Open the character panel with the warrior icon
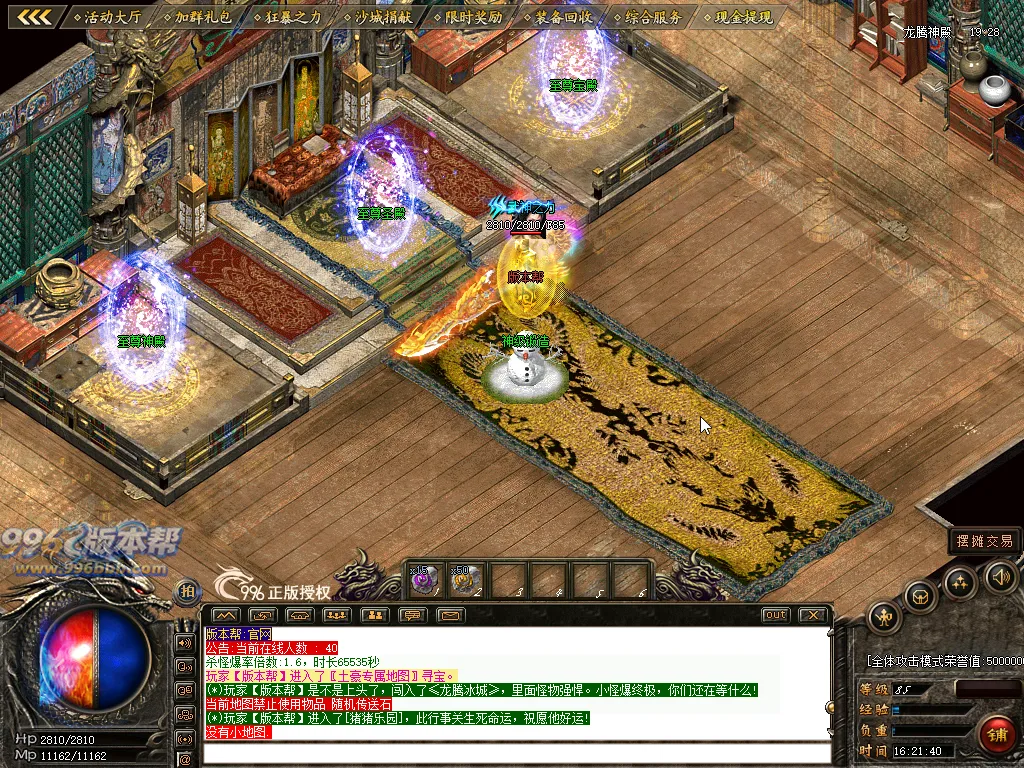This screenshot has height=768, width=1024. point(885,617)
